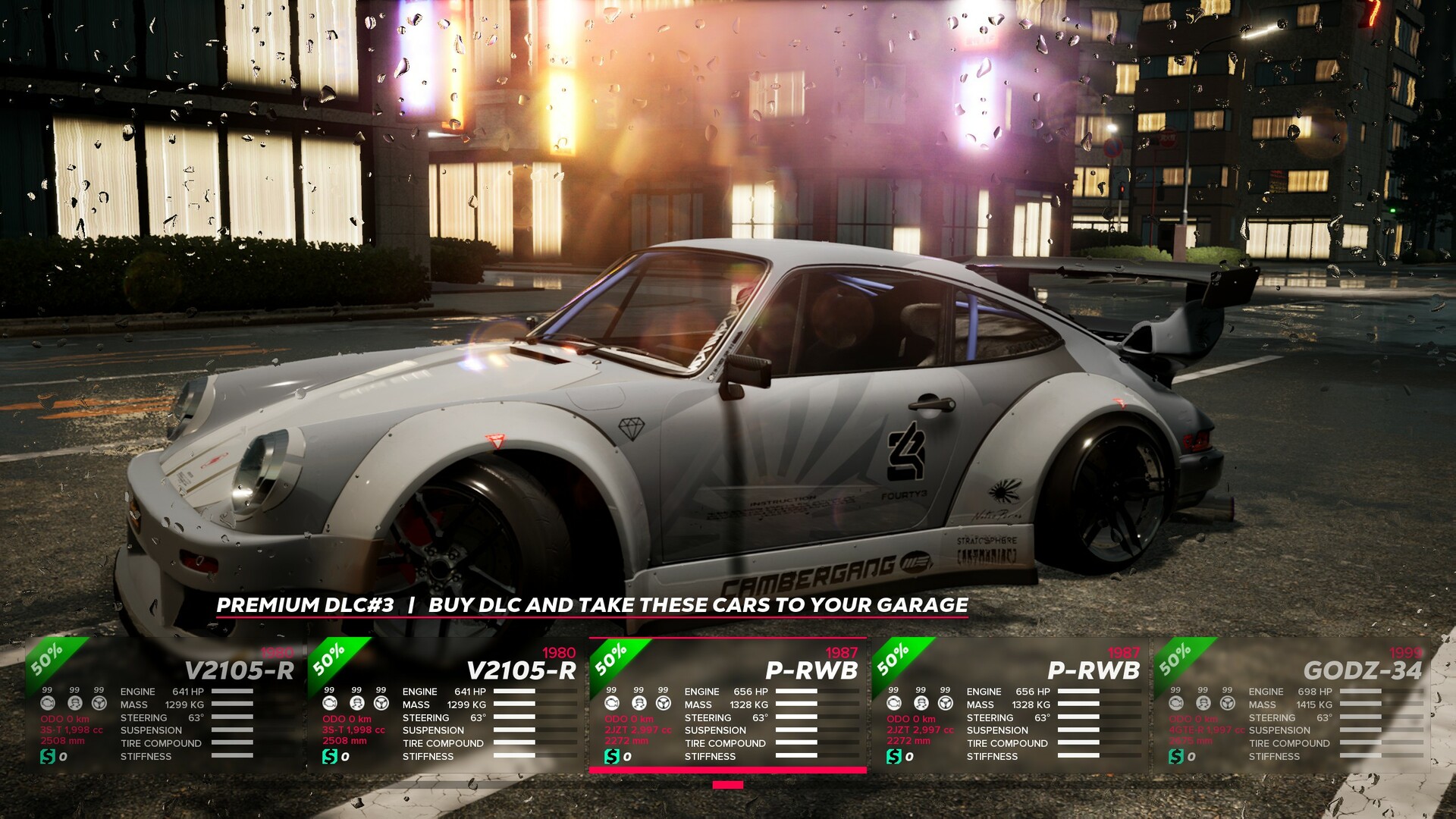
Task: Click the S currency icon on the second V2105-R card
Action: 328,757
